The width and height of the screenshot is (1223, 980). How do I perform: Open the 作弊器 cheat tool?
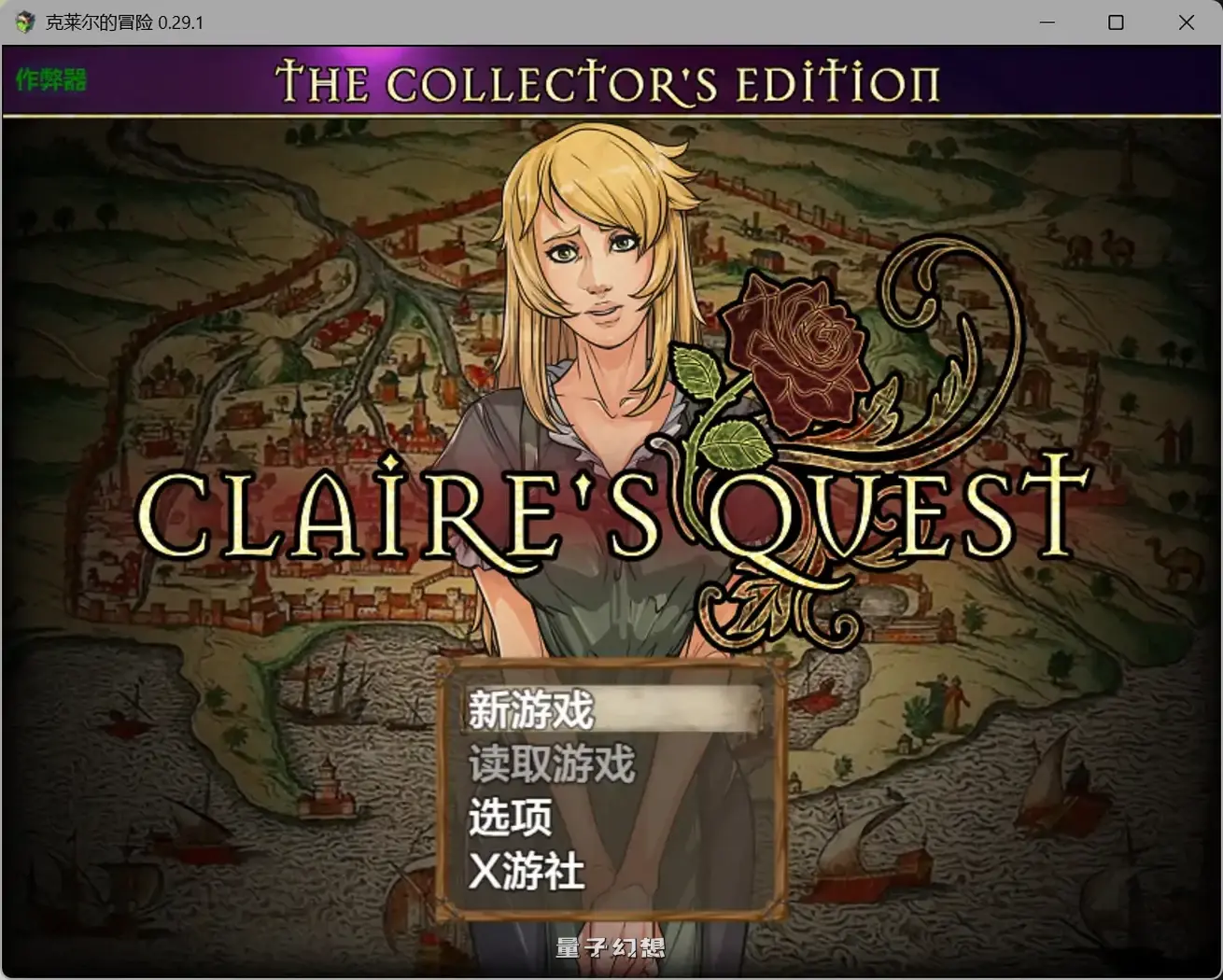(51, 81)
